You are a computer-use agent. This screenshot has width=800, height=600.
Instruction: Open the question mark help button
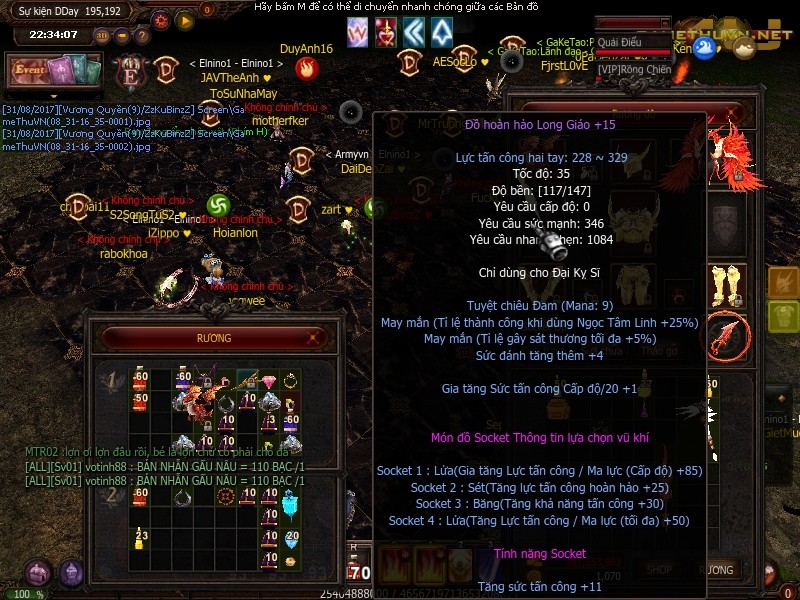(x=143, y=37)
